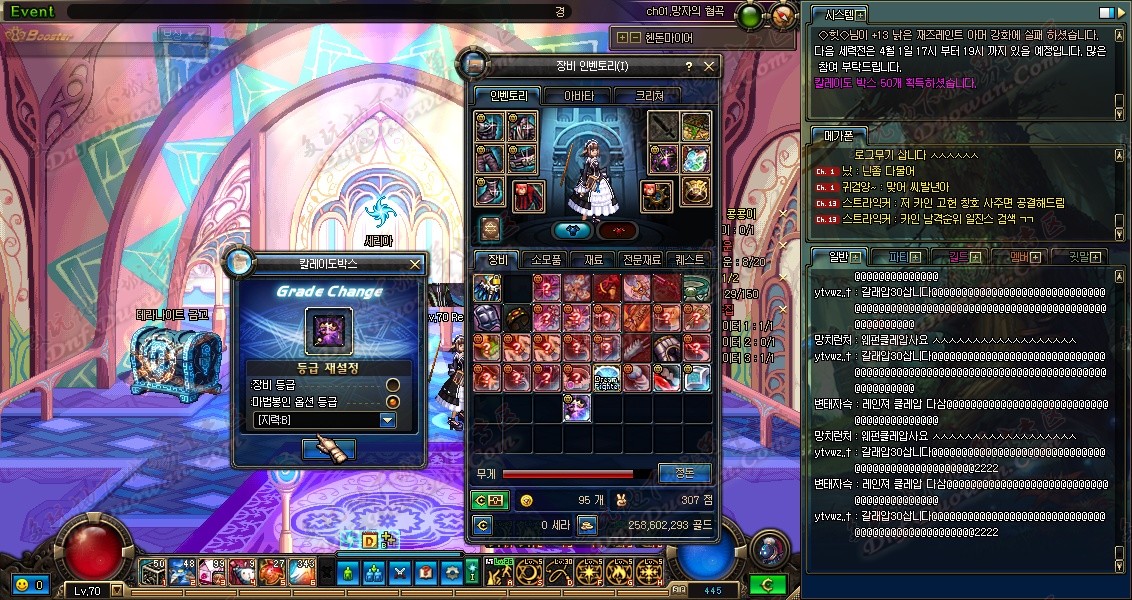1132x600 pixels.
Task: Open the [지력:B] dropdown list
Action: (388, 420)
